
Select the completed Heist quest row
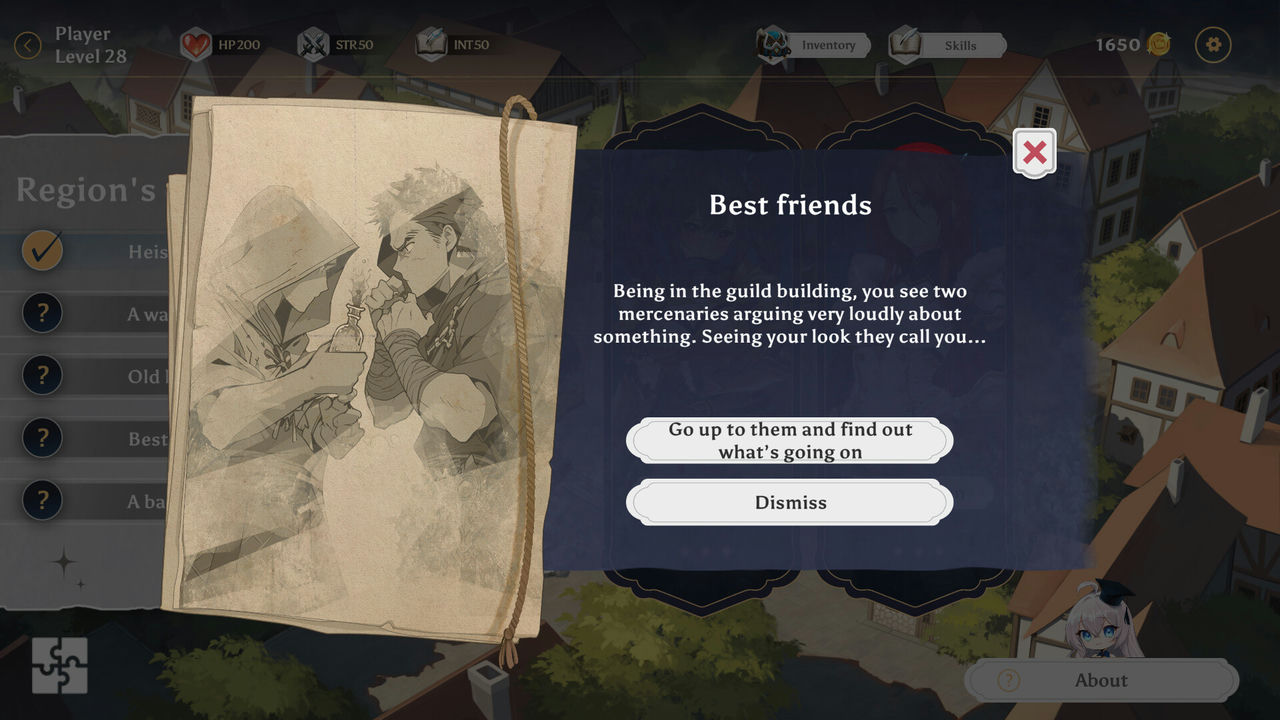point(95,252)
